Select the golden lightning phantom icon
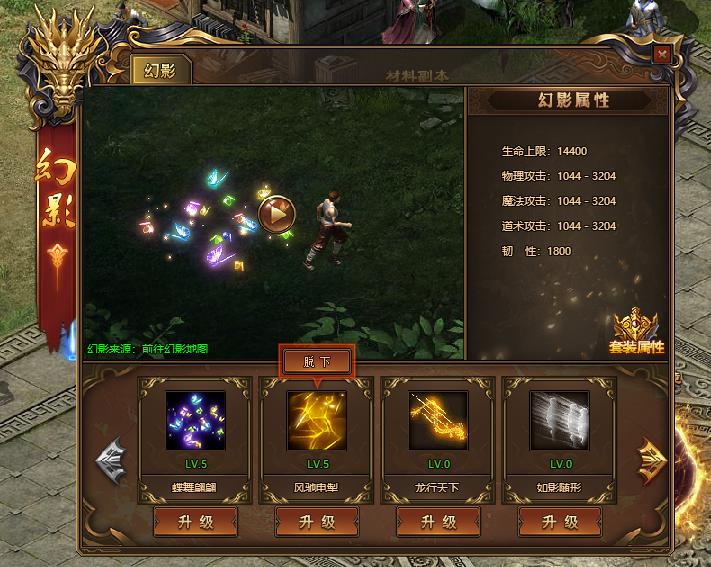This screenshot has height=567, width=711. click(x=315, y=420)
